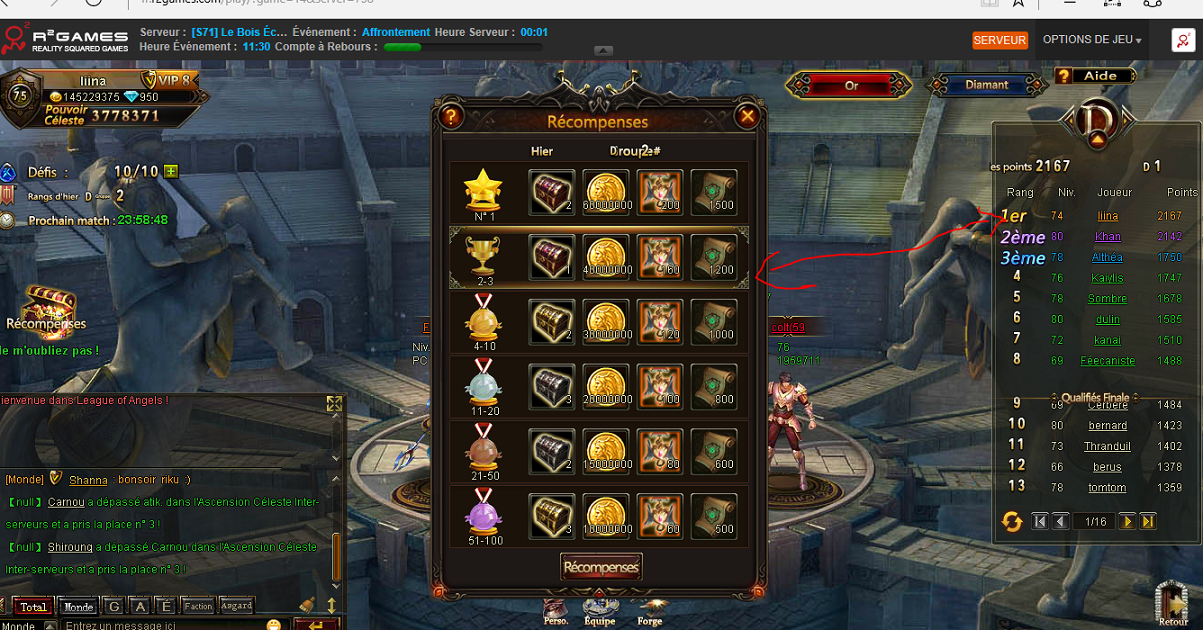The height and width of the screenshot is (630, 1203).
Task: Switch chat to the Faction tab
Action: point(198,606)
